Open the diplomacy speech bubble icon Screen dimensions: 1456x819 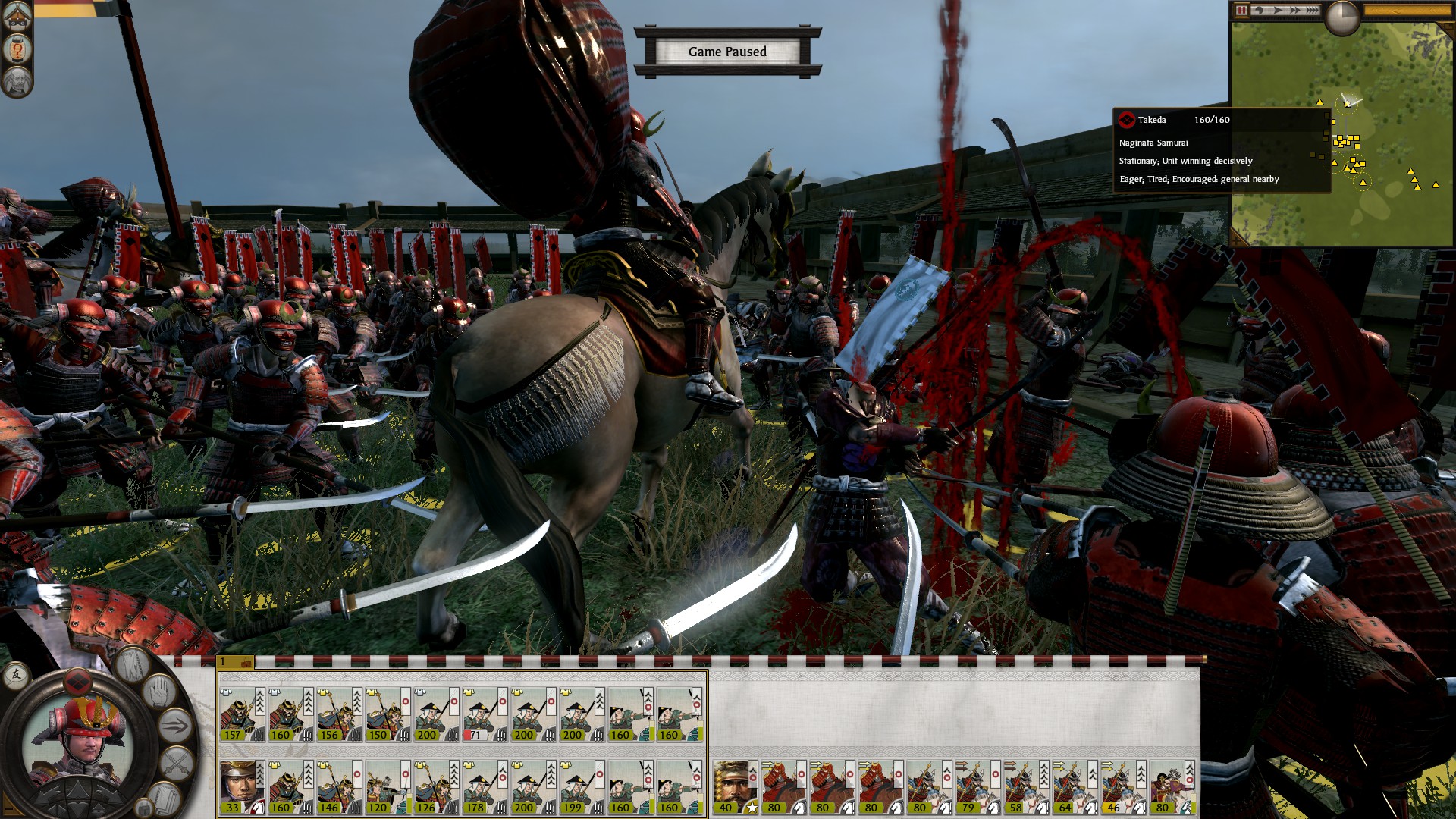coord(15,676)
